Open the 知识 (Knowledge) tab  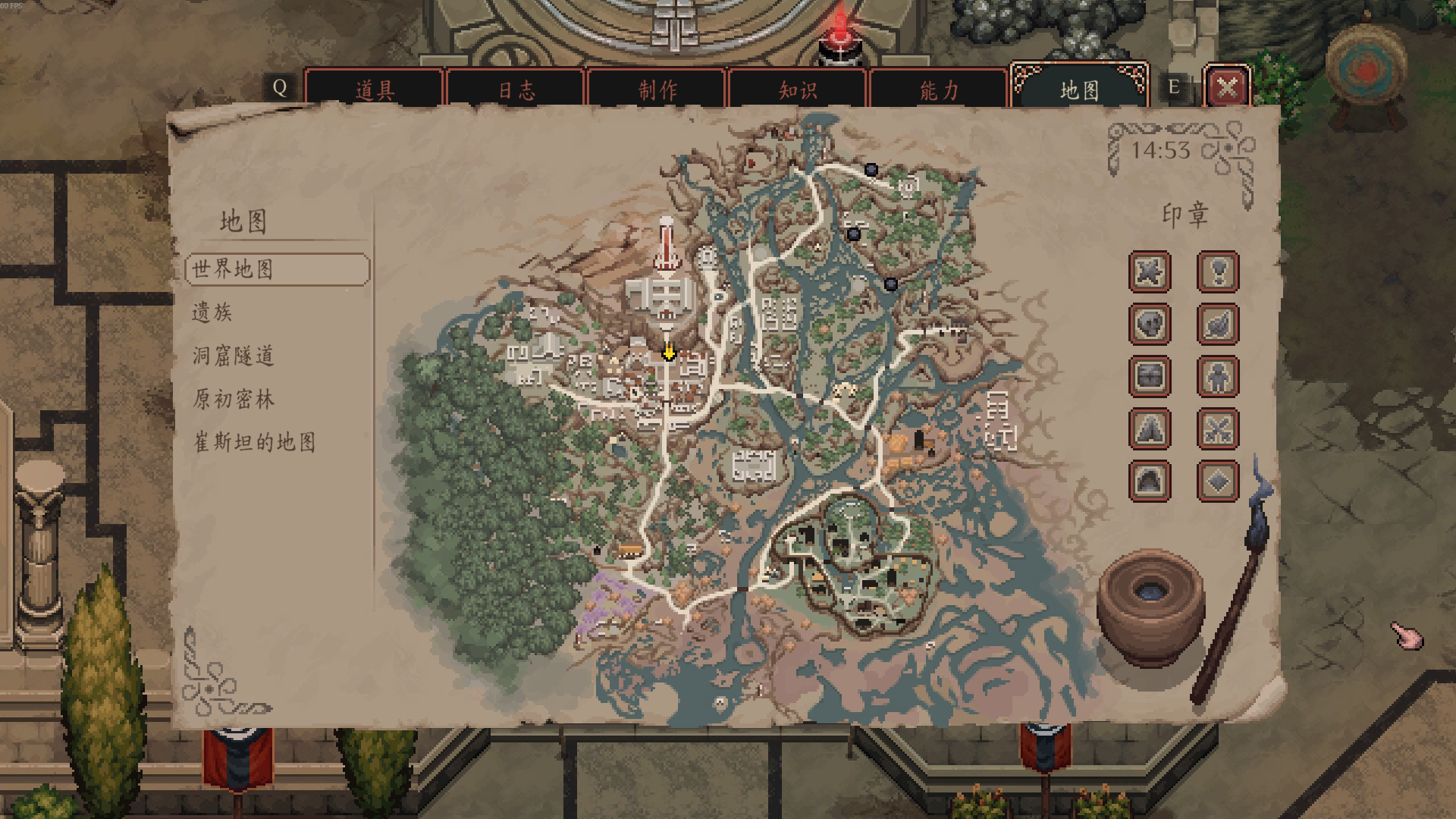[x=797, y=90]
